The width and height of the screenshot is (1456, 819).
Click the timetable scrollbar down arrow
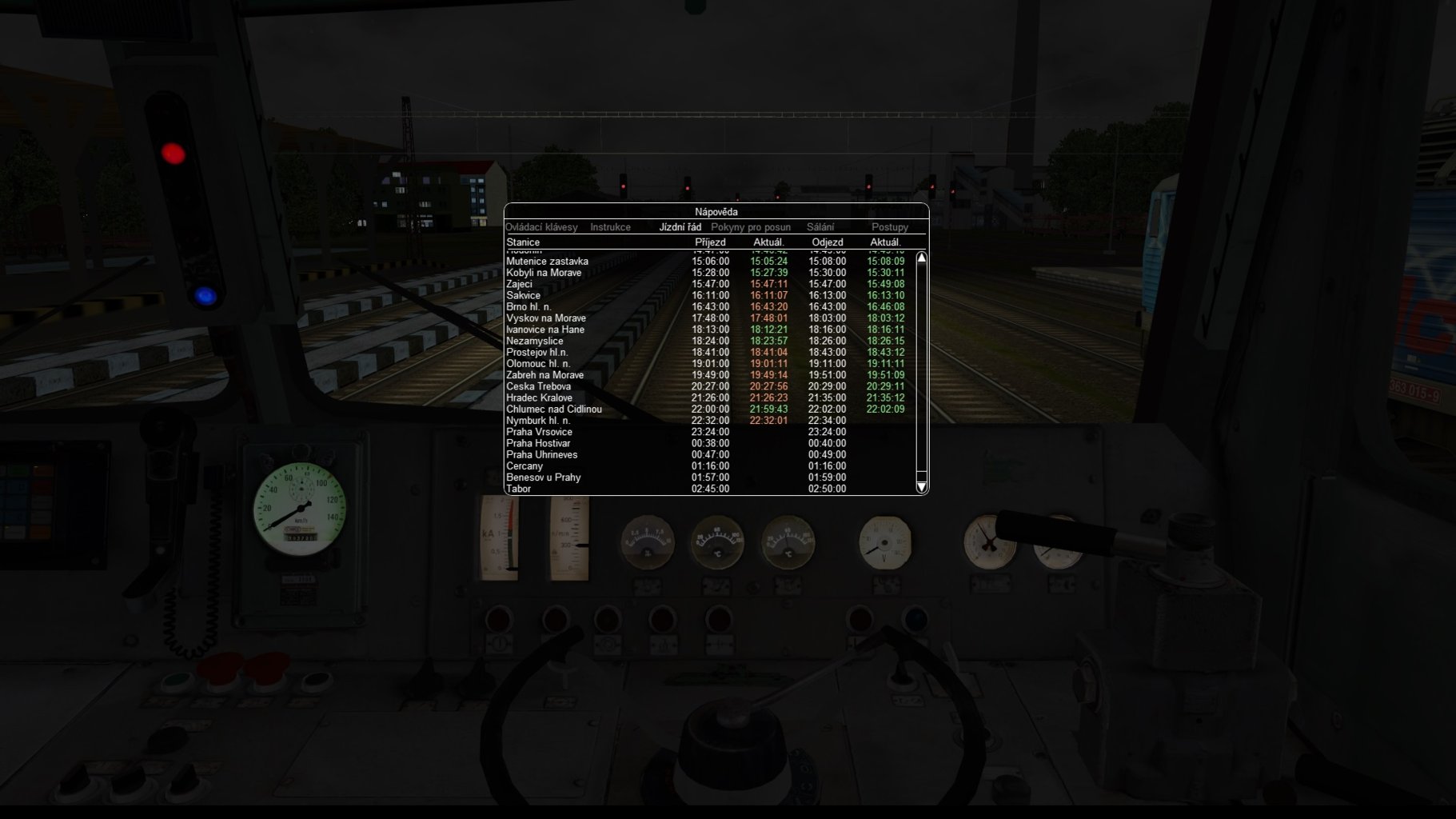point(921,487)
